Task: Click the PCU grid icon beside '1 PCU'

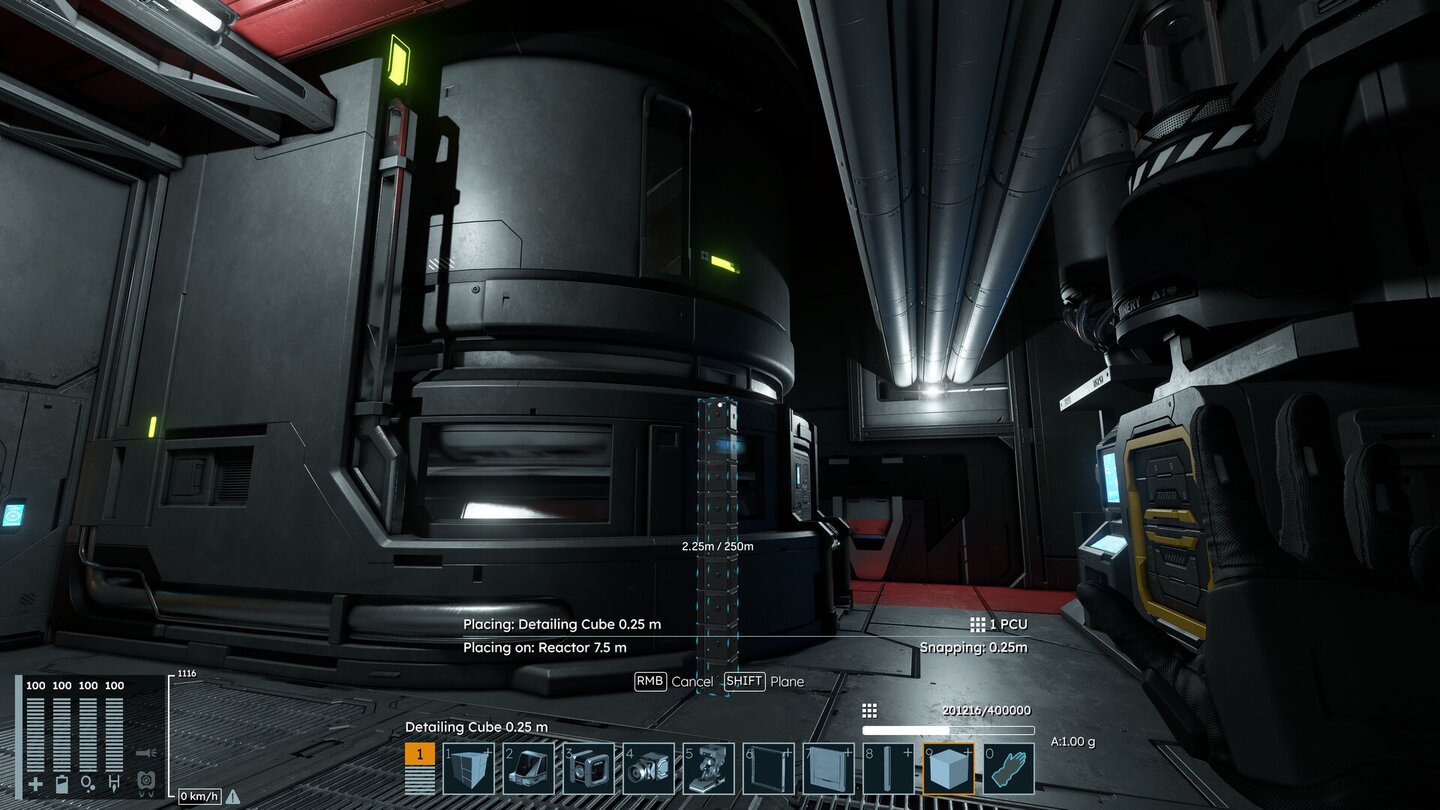Action: tap(979, 623)
